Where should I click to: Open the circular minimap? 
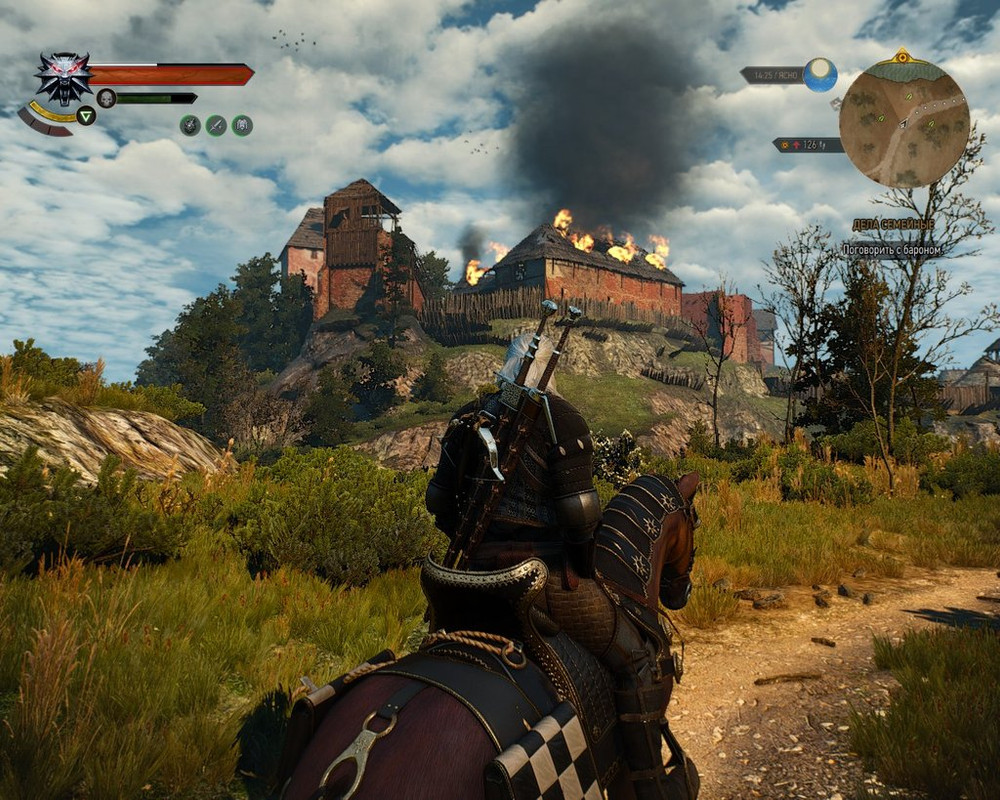pos(903,122)
